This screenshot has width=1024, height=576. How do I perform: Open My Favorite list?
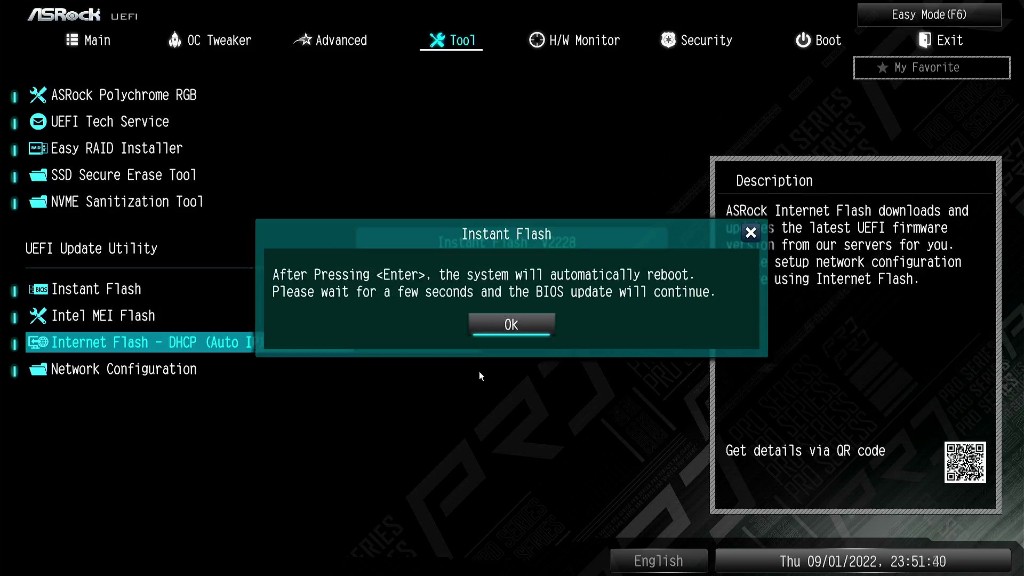tap(931, 67)
